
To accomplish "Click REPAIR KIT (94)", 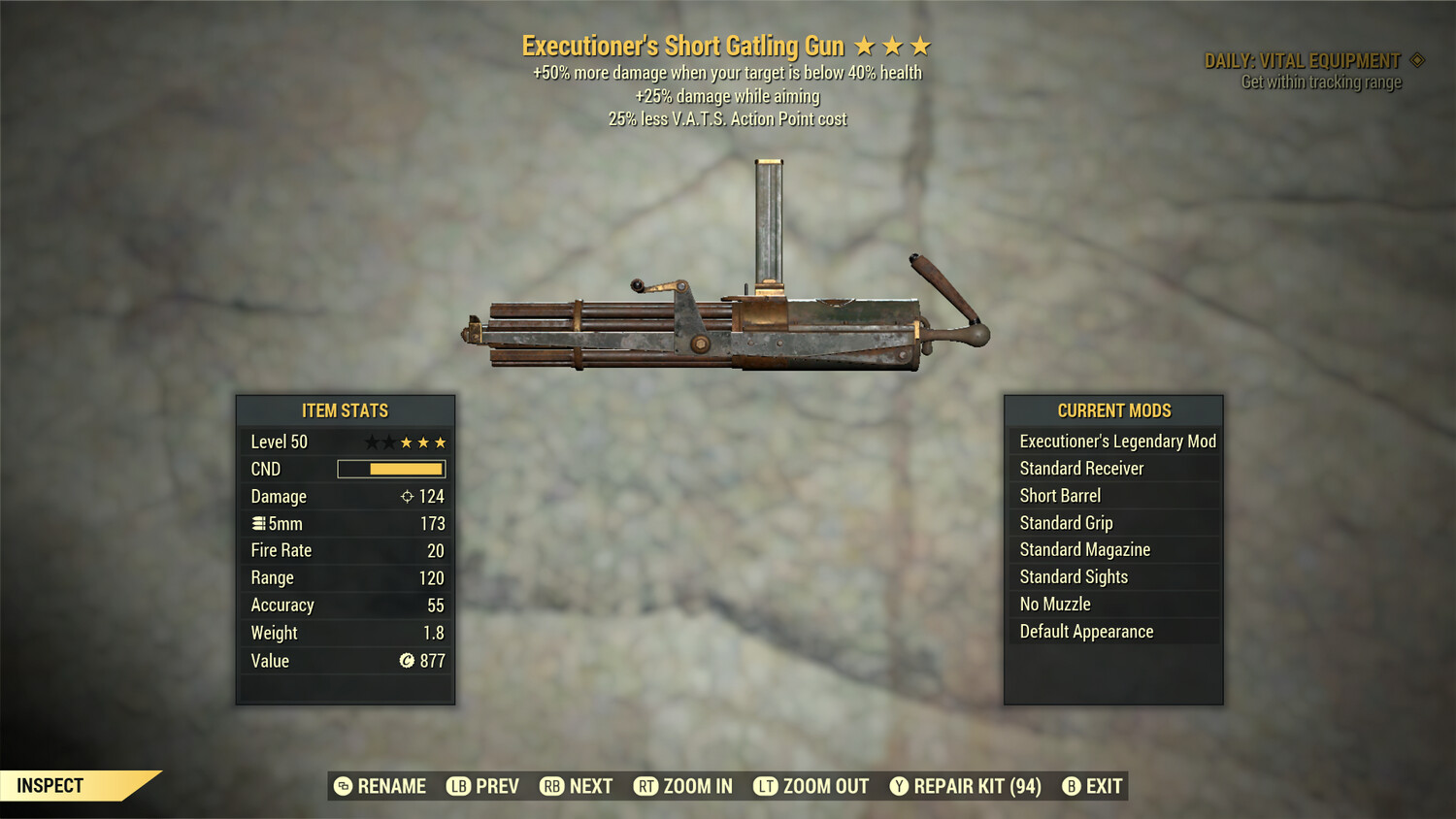I will tap(974, 786).
